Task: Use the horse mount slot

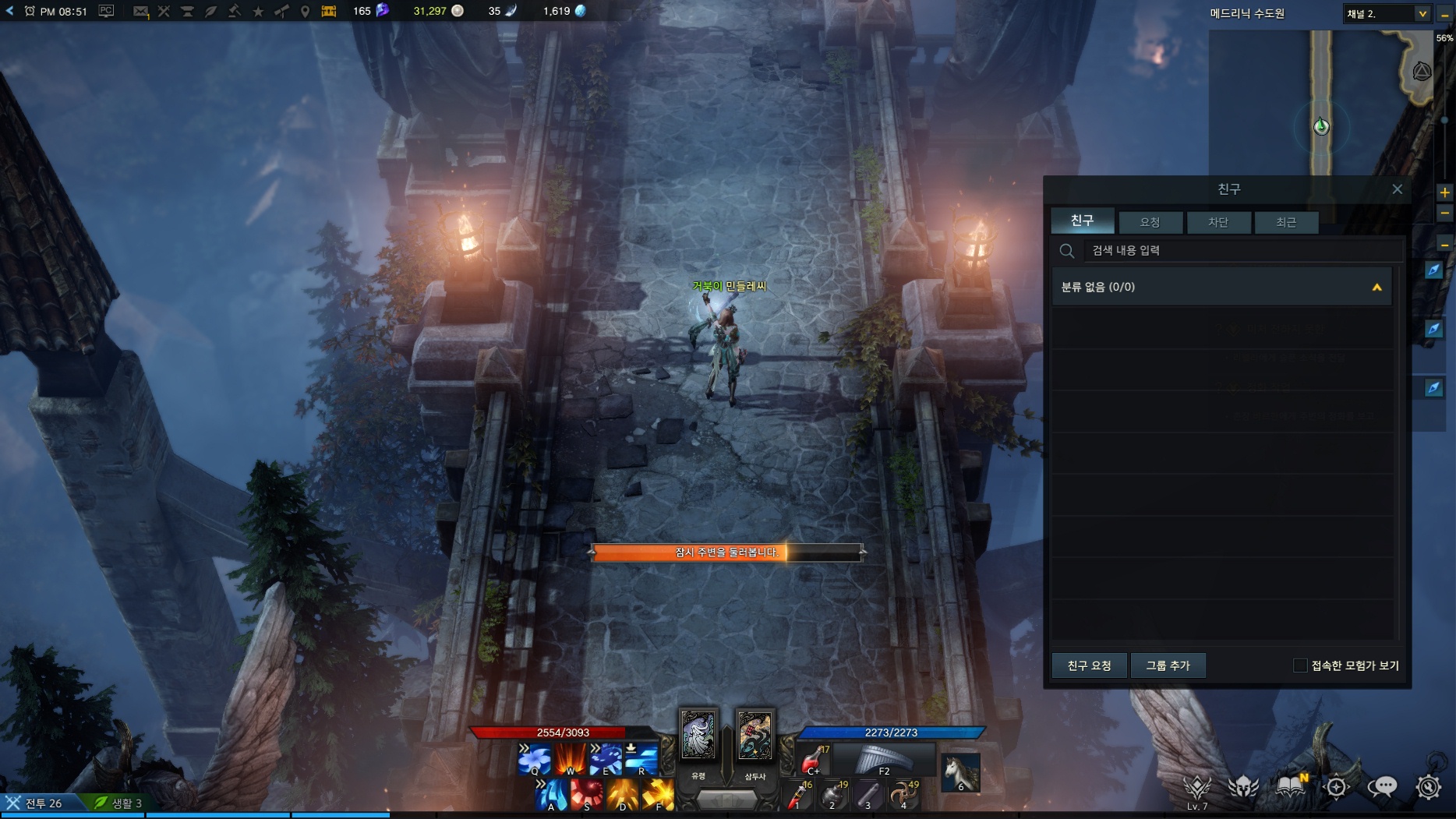Action: click(x=960, y=771)
